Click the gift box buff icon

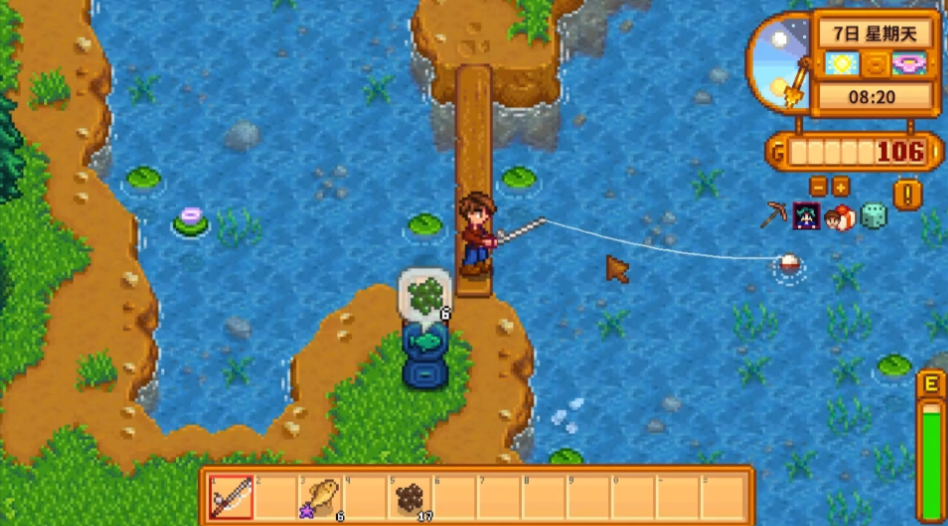(x=839, y=216)
